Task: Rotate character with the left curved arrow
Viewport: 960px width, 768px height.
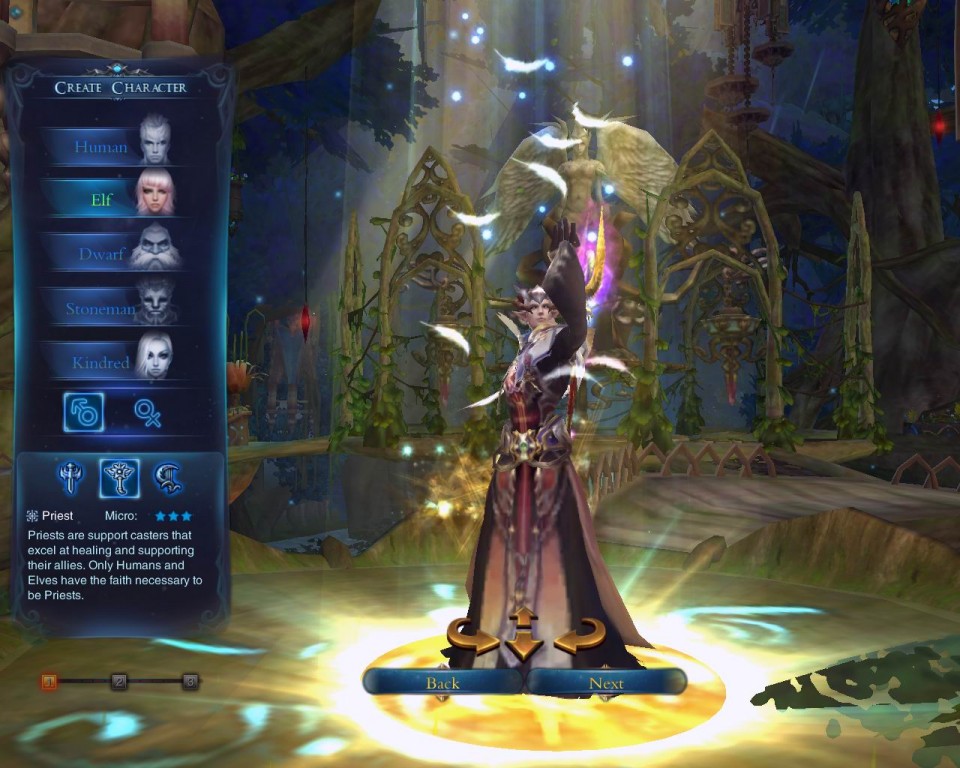Action: [473, 636]
